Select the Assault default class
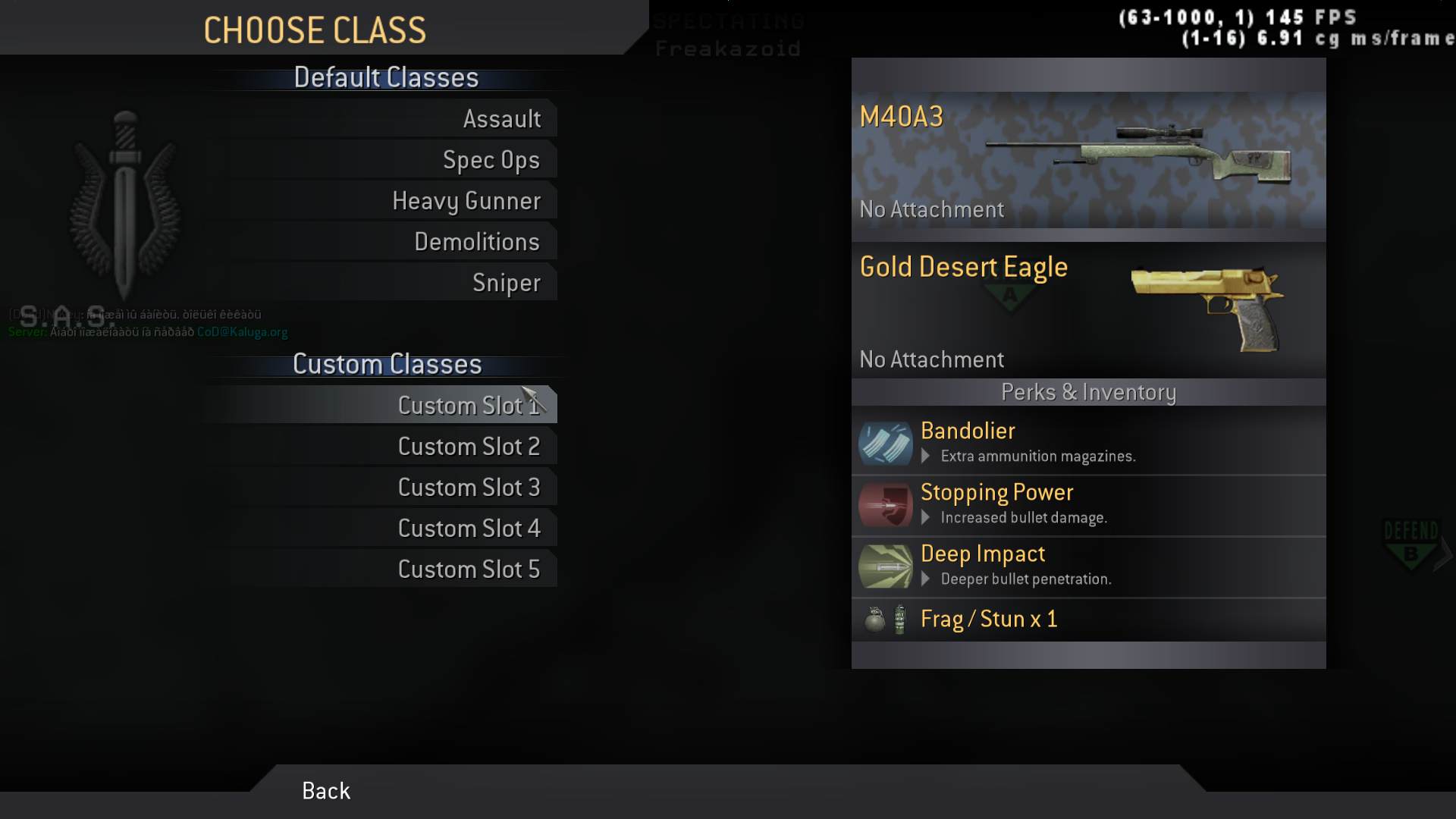The width and height of the screenshot is (1456, 819). click(501, 119)
